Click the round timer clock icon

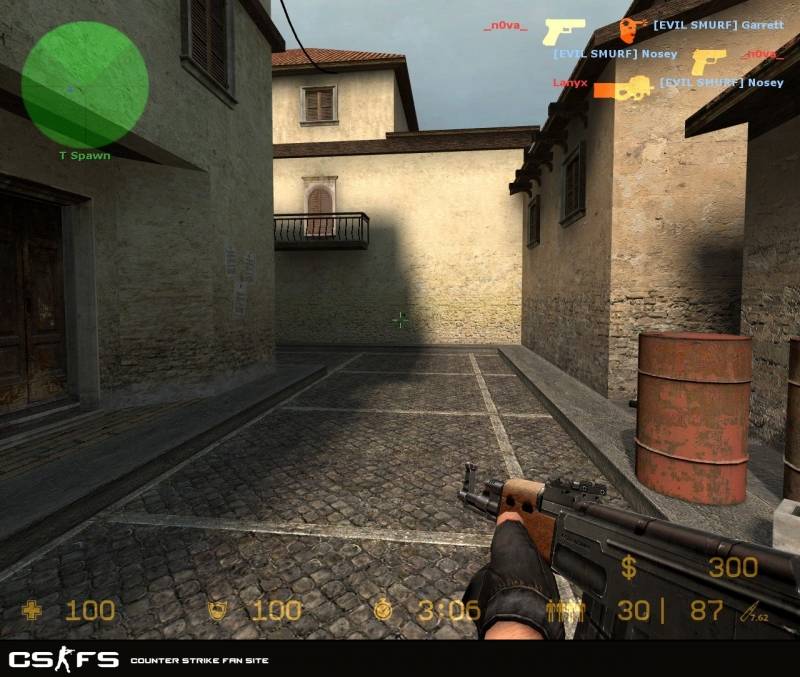(384, 610)
